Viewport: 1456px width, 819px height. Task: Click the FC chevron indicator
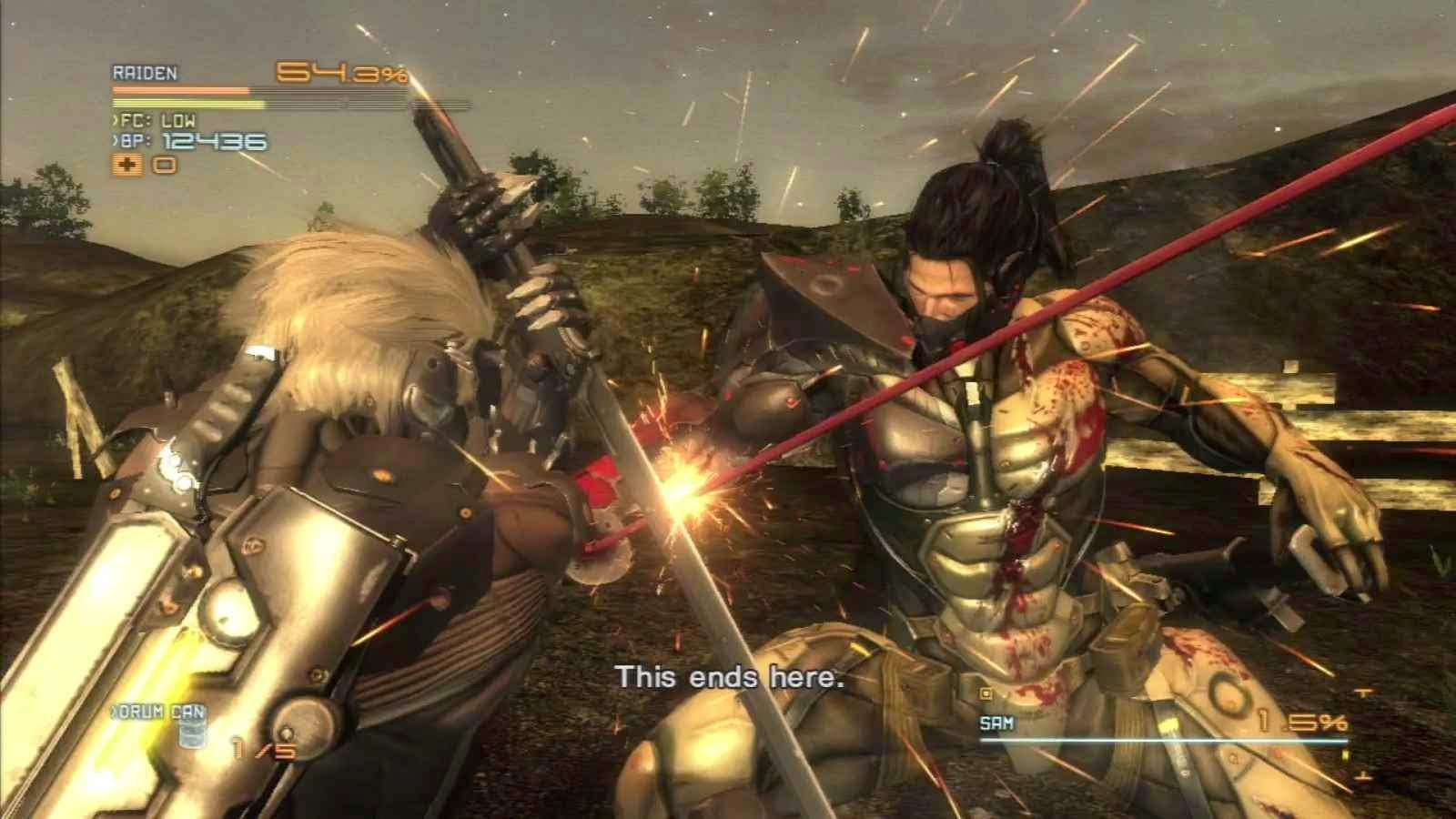coord(113,120)
